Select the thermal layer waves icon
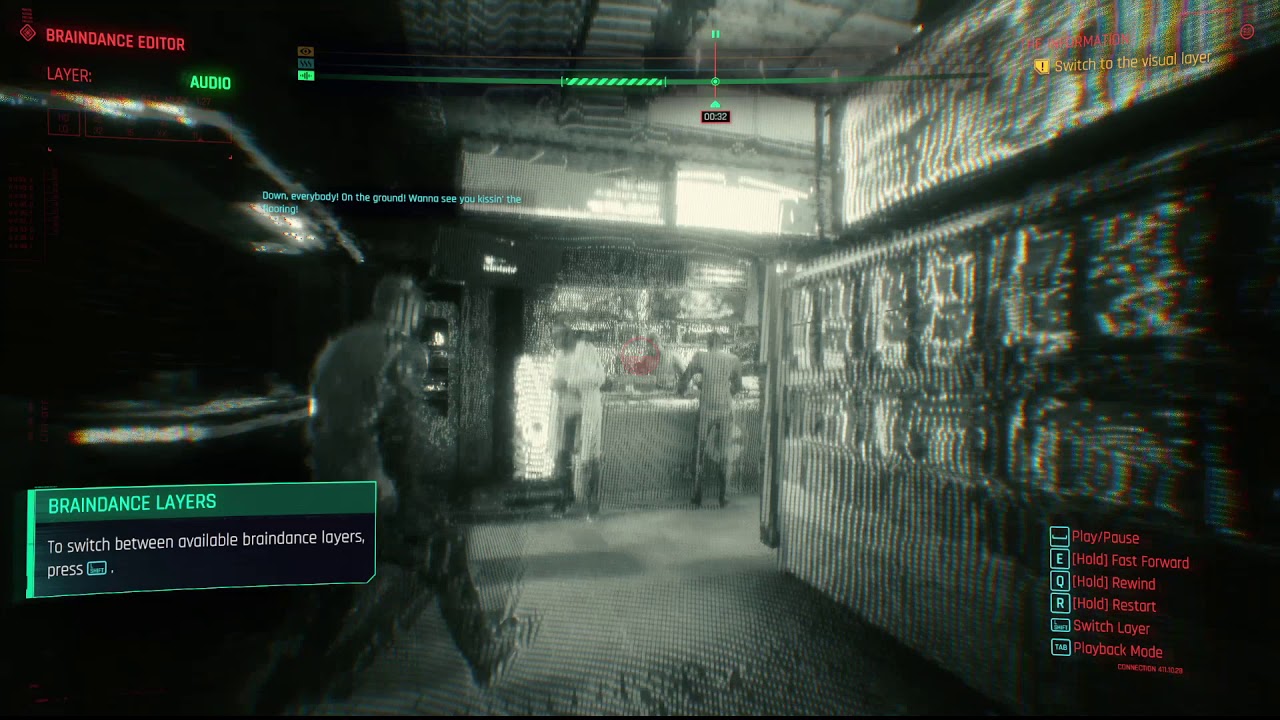Image resolution: width=1280 pixels, height=720 pixels. point(306,63)
